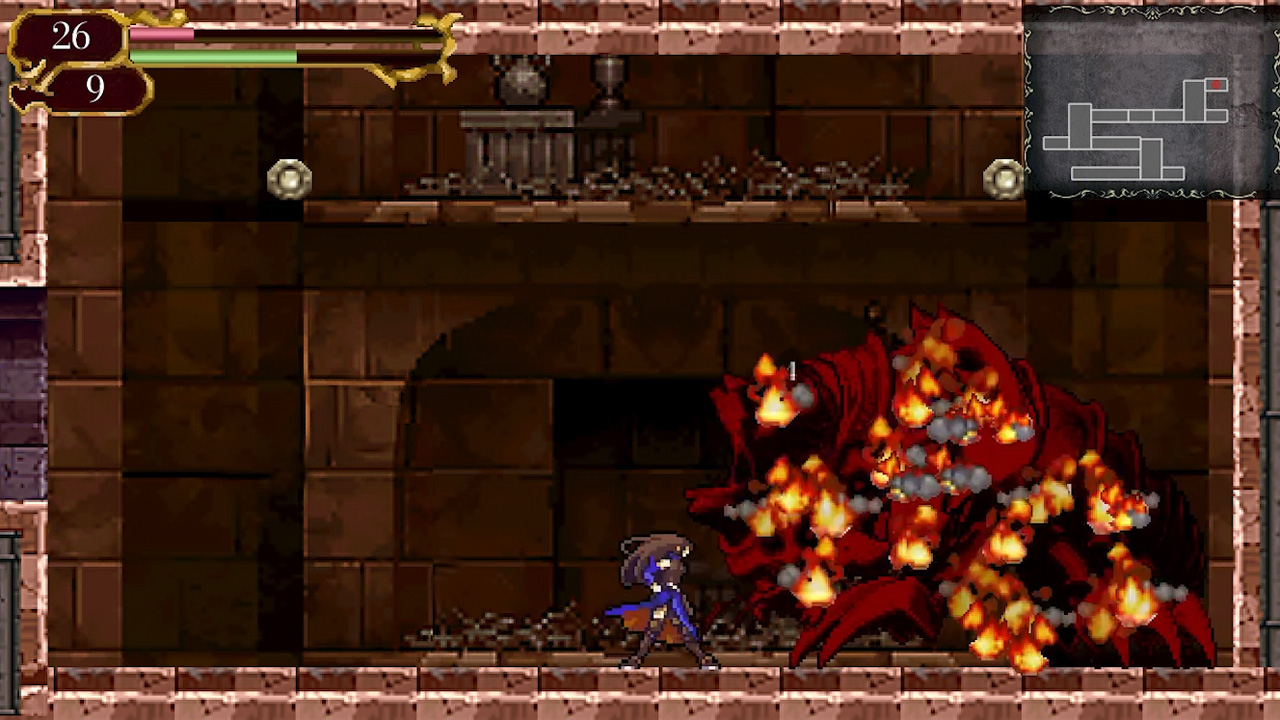Click the red HP number 26 emblem
1280x720 pixels.
tap(70, 38)
